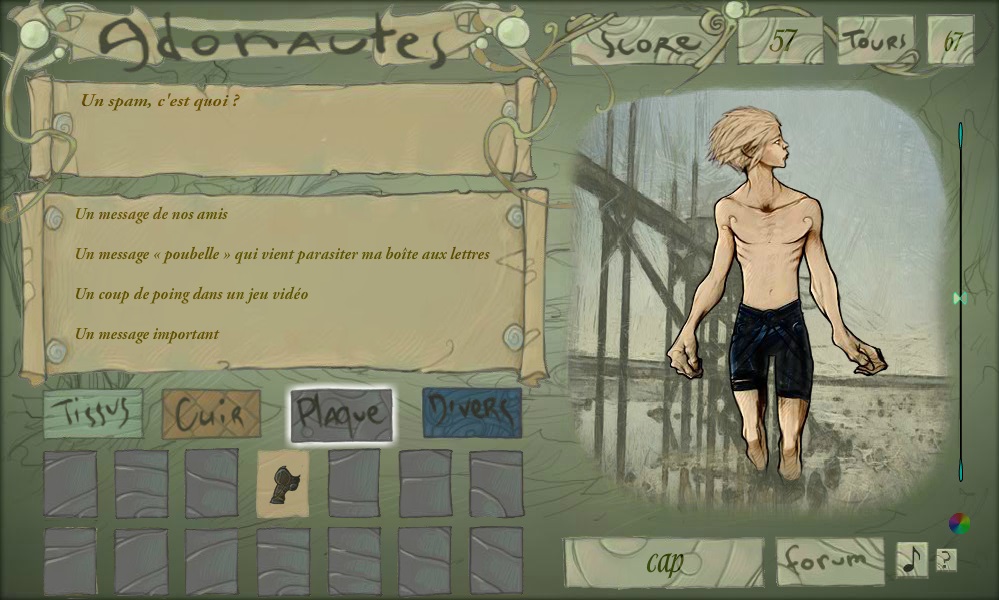Open the forum button
999x600 pixels.
[830, 561]
